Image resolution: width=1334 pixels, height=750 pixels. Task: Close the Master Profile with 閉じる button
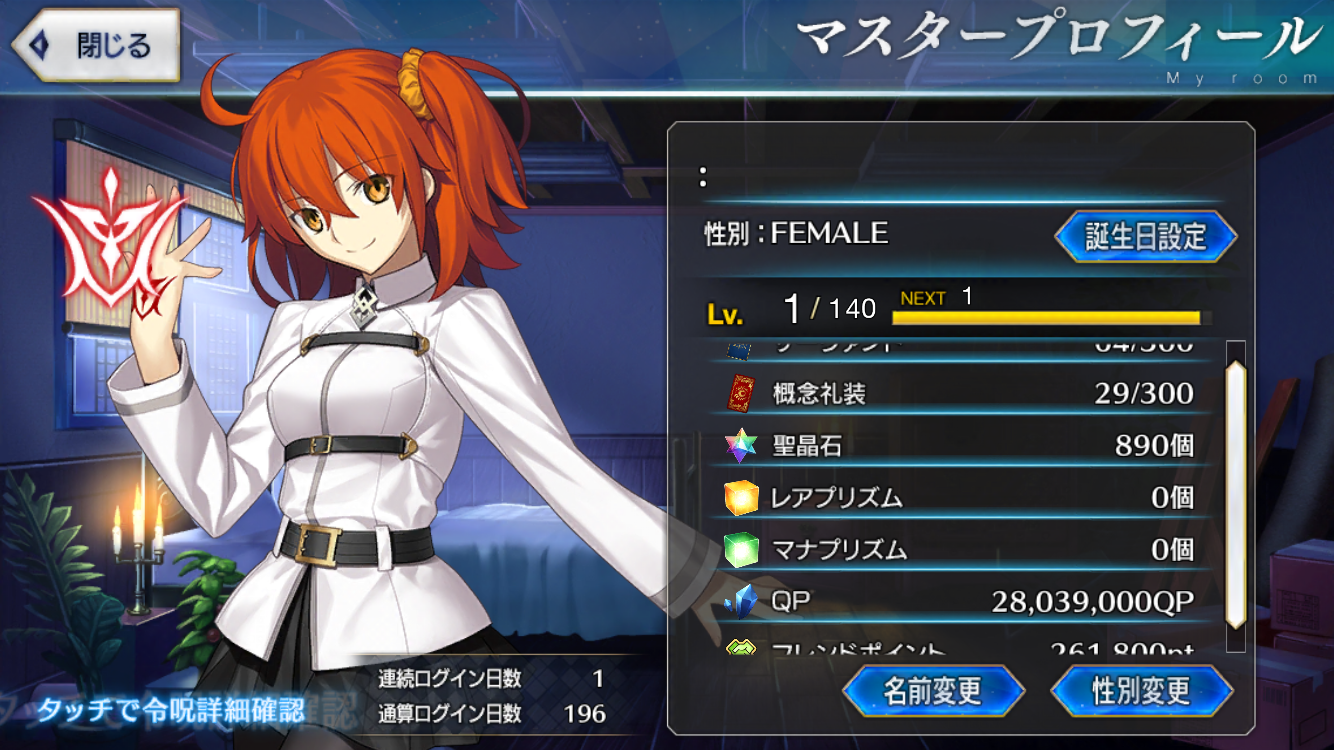(95, 45)
